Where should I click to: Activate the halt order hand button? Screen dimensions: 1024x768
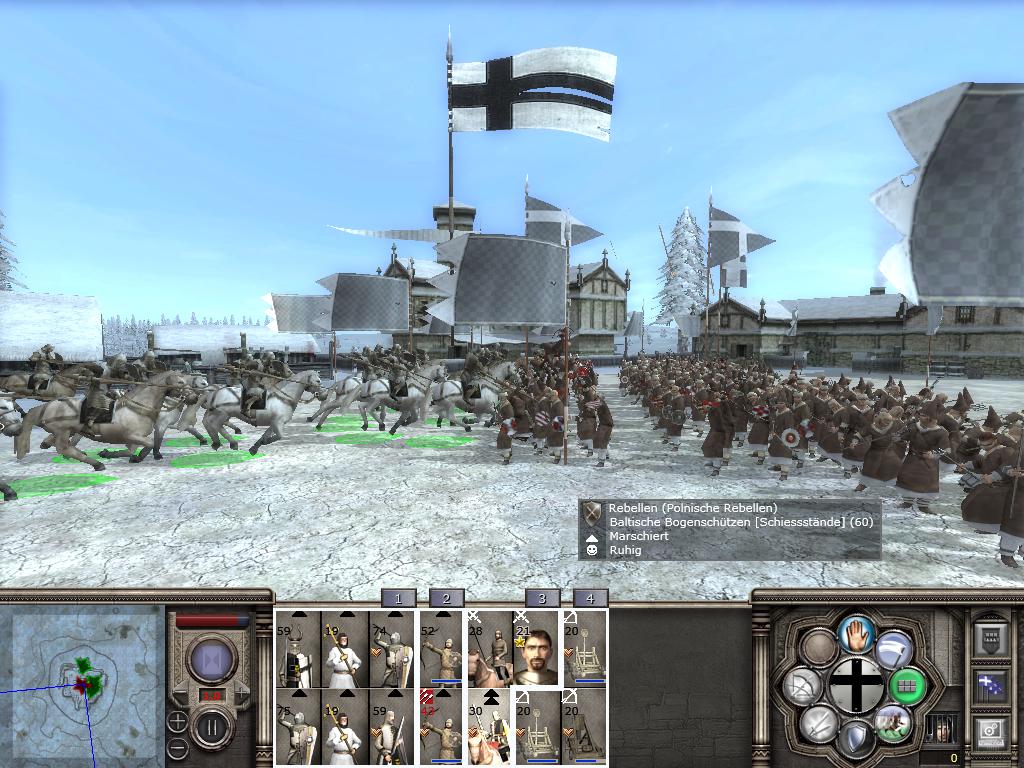pos(856,634)
